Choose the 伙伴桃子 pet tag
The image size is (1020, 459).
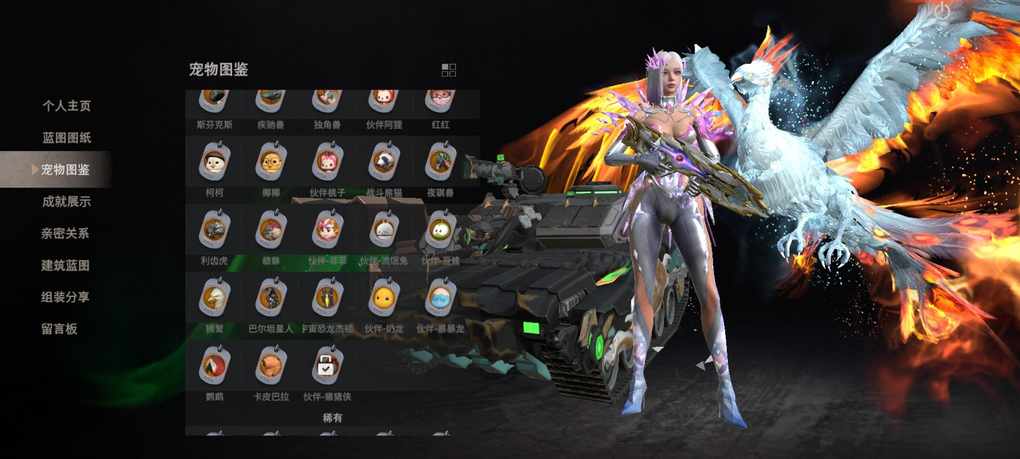click(327, 161)
